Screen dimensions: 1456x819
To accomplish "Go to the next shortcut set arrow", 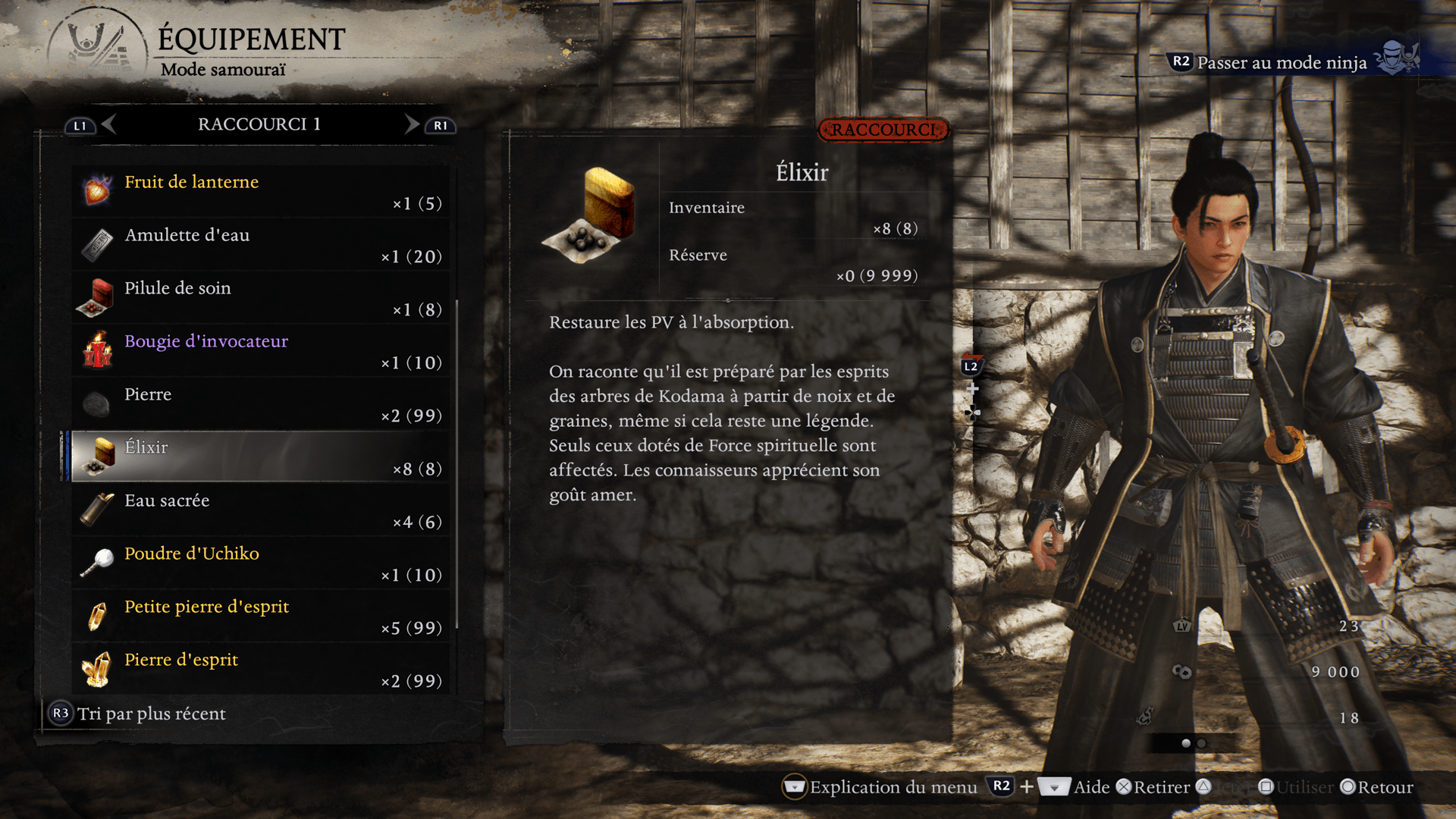I will (x=412, y=124).
